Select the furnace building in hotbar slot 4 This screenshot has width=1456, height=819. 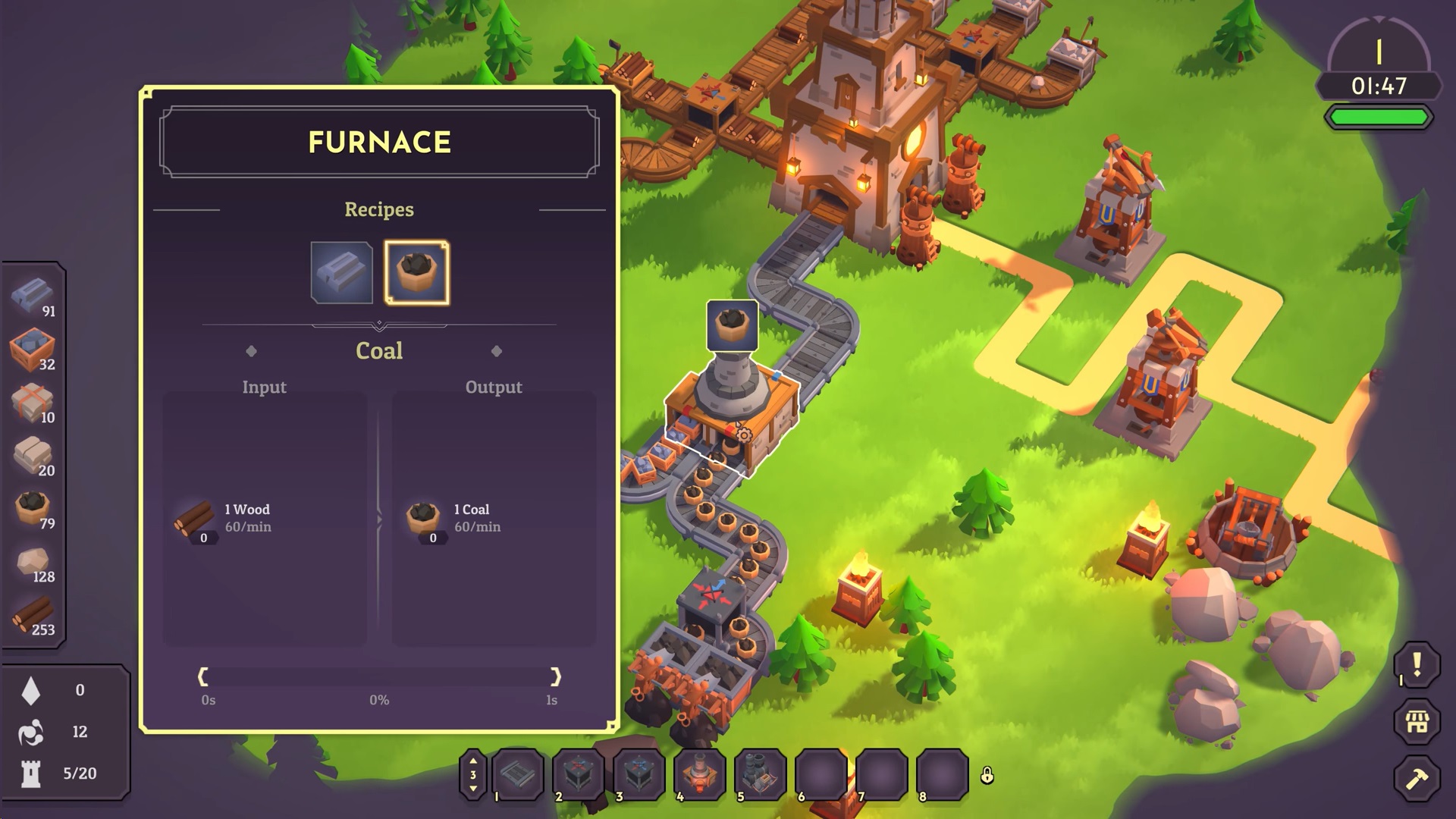pyautogui.click(x=700, y=774)
